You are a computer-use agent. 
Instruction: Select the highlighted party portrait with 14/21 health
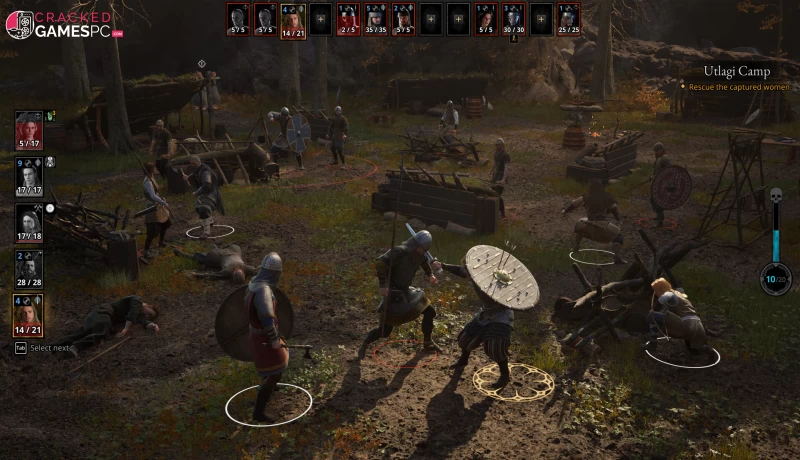(29, 314)
